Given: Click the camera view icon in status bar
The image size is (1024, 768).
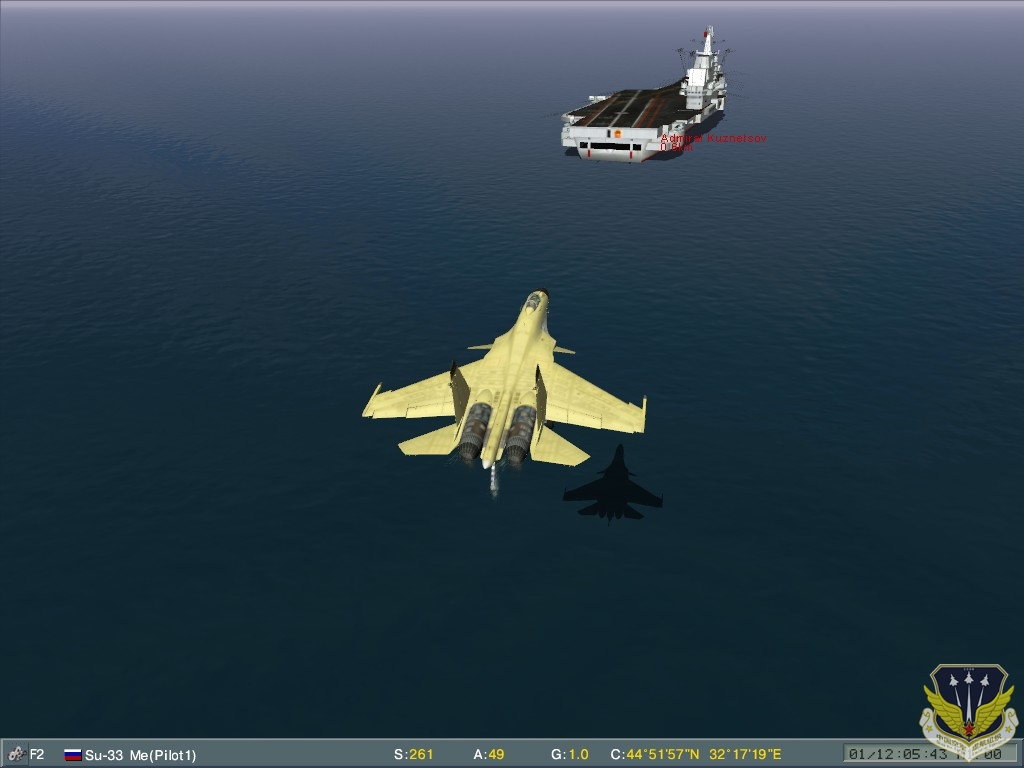Looking at the screenshot, I should pyautogui.click(x=15, y=754).
